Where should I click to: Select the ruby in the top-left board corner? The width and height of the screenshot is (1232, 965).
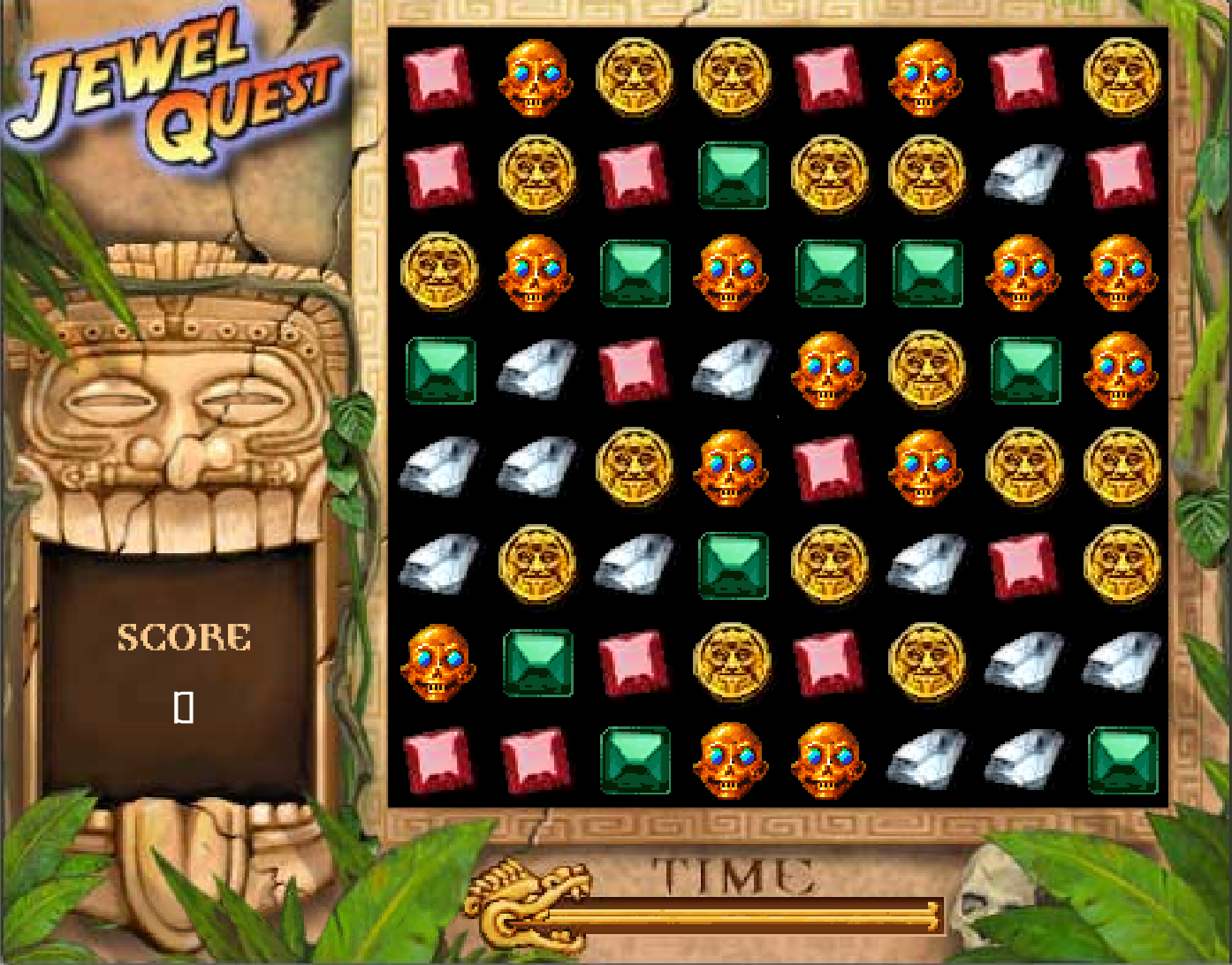(x=438, y=78)
